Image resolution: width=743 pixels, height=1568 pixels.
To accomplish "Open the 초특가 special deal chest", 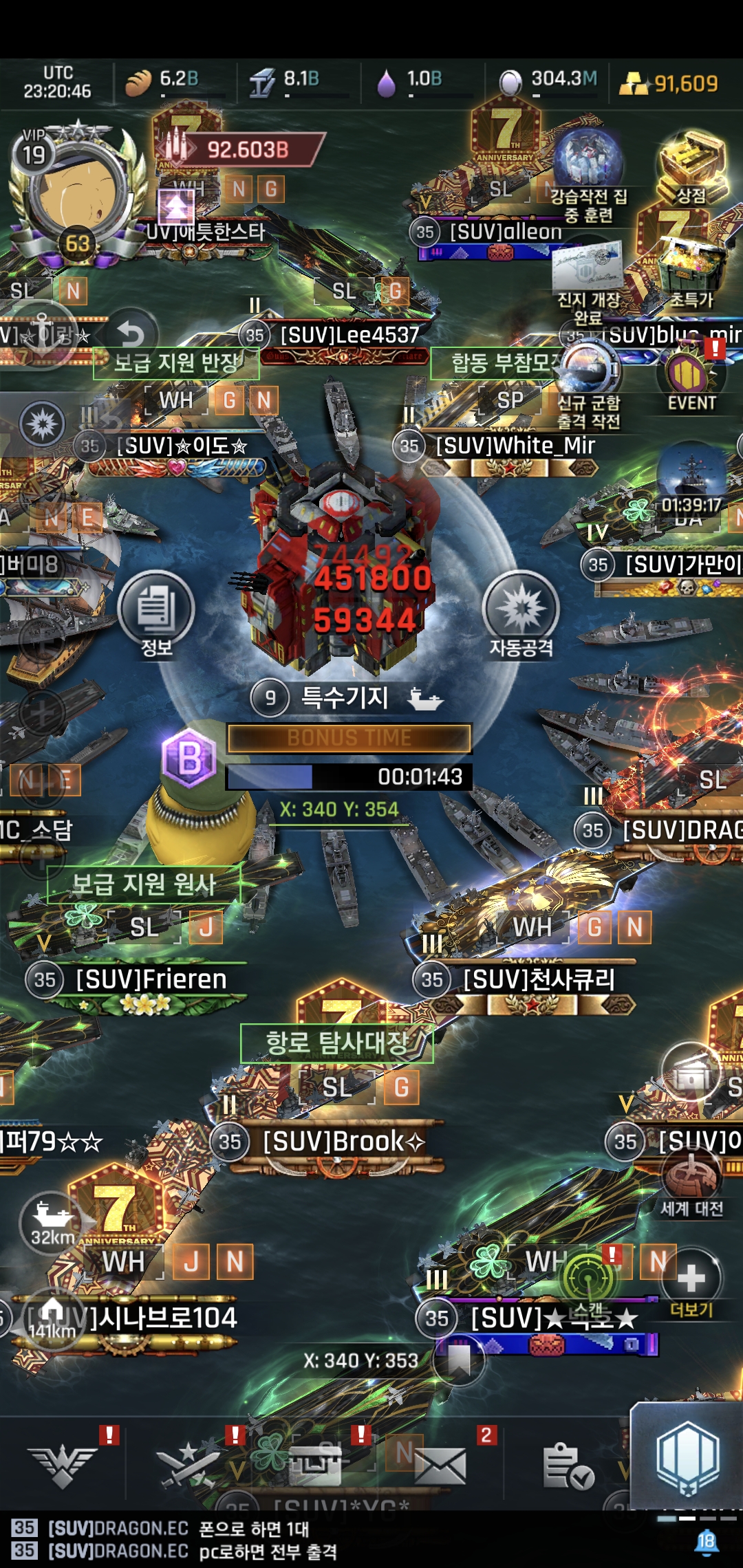I will [x=691, y=272].
